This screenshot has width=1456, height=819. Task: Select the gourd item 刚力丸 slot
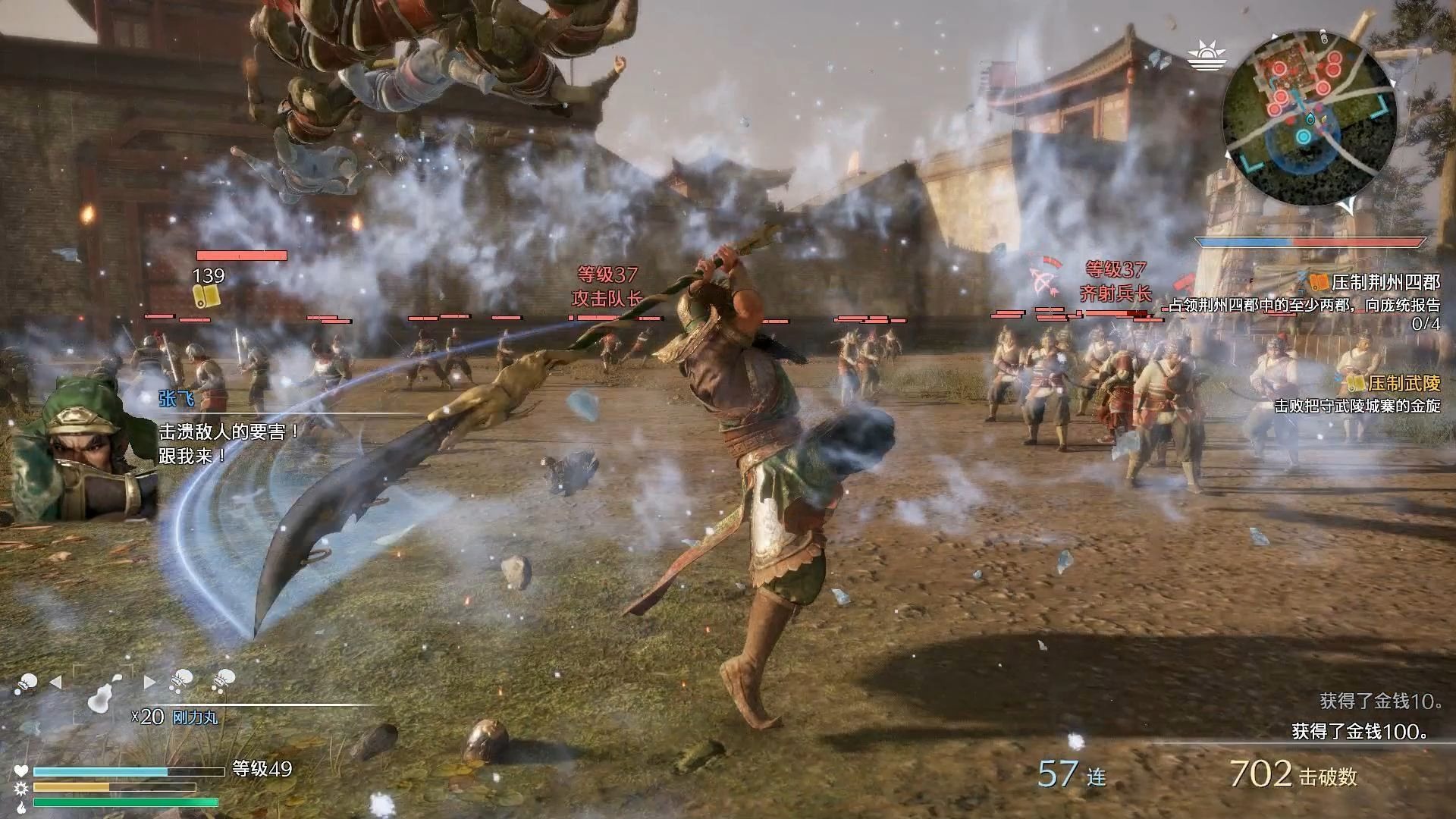[102, 694]
